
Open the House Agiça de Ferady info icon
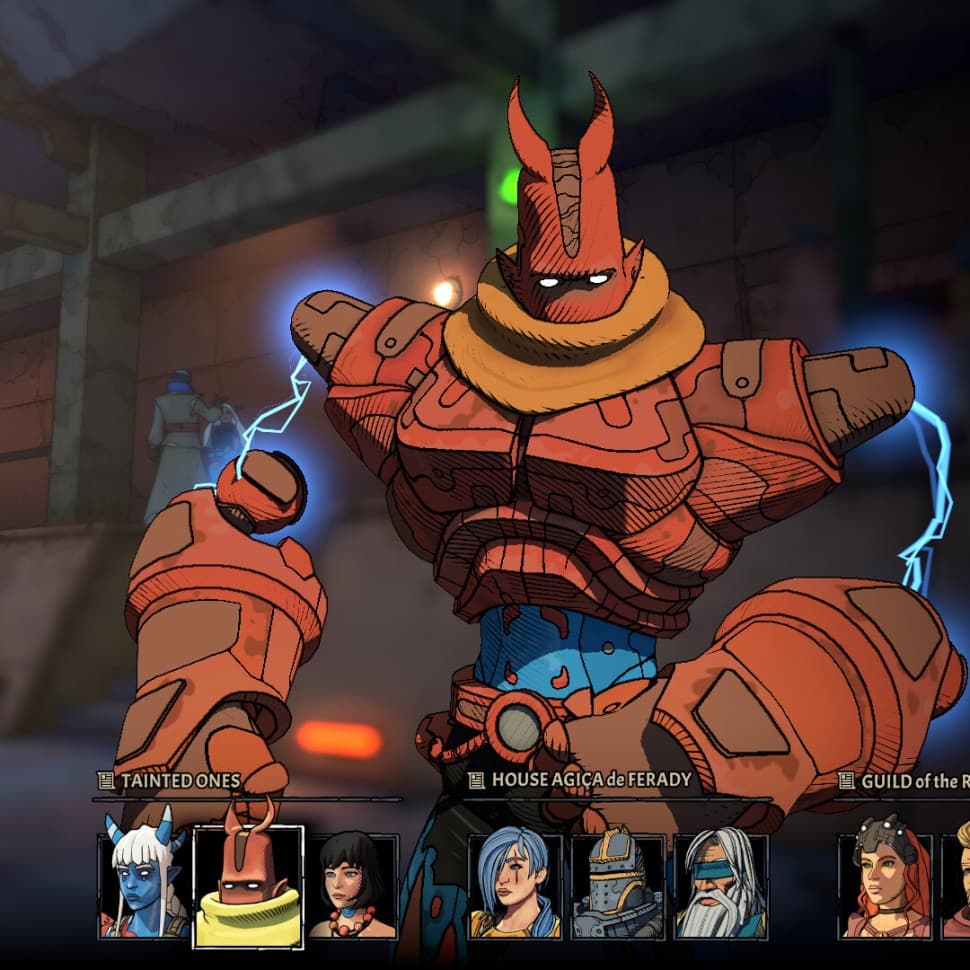(476, 780)
